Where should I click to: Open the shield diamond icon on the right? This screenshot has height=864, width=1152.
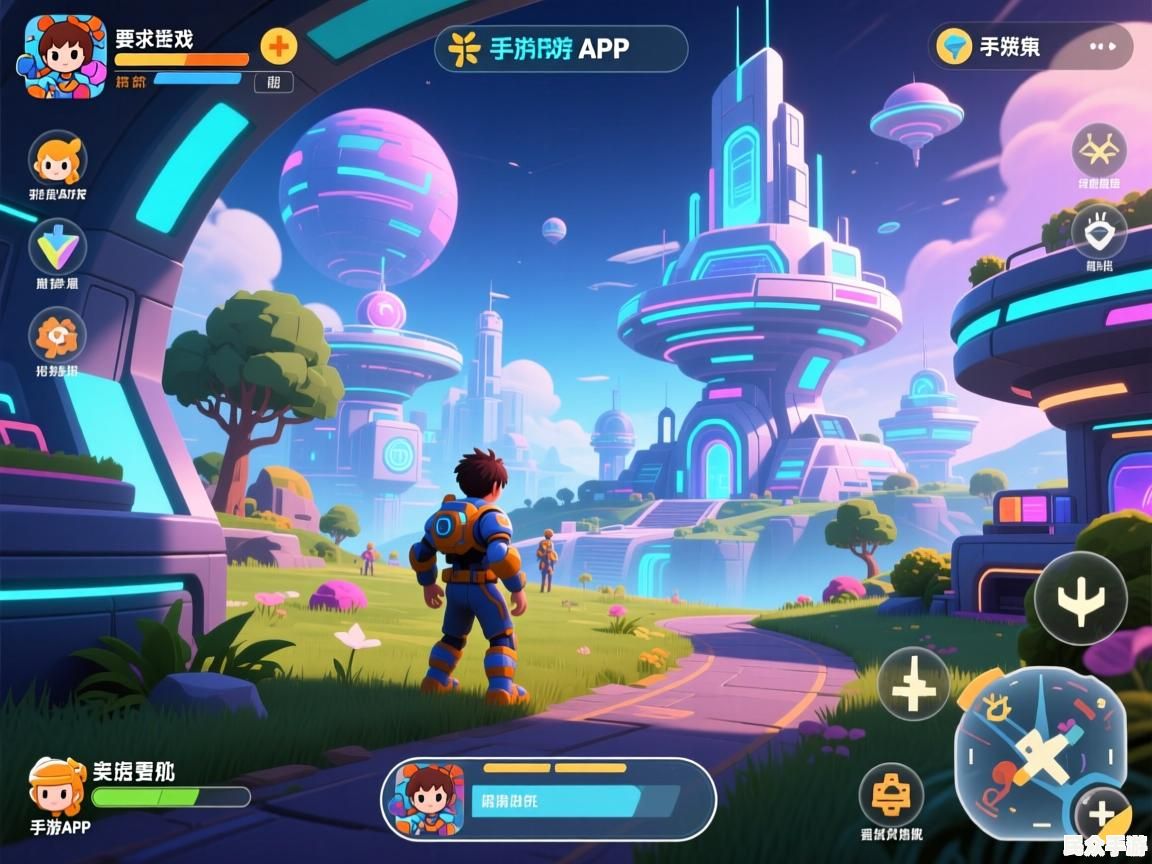pyautogui.click(x=1099, y=232)
